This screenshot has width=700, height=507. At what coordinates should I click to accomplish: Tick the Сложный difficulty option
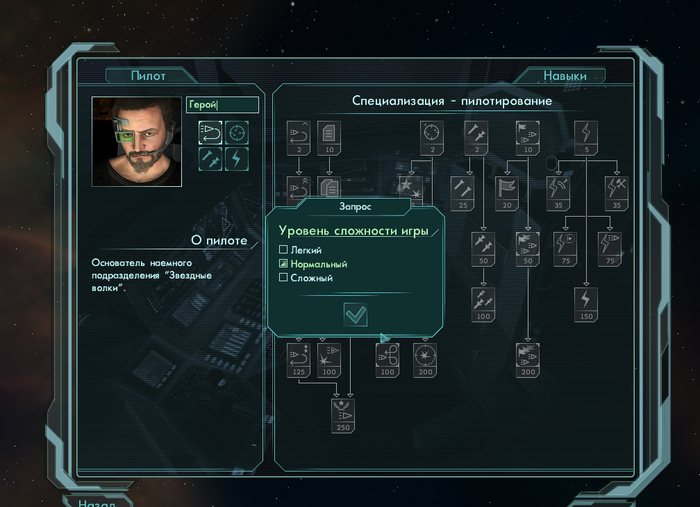coord(284,277)
